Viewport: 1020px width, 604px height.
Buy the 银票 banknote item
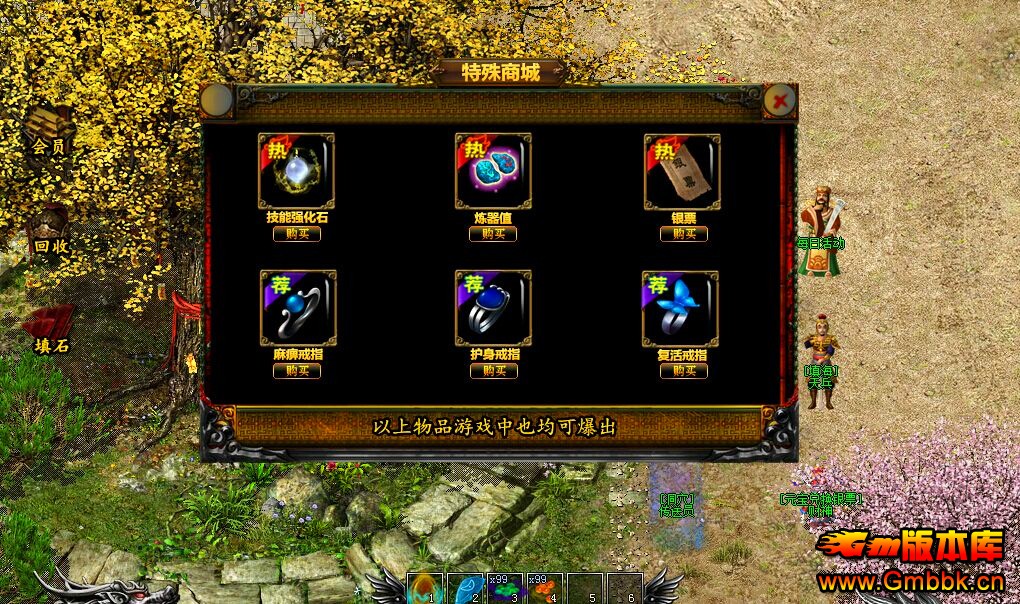coord(684,234)
